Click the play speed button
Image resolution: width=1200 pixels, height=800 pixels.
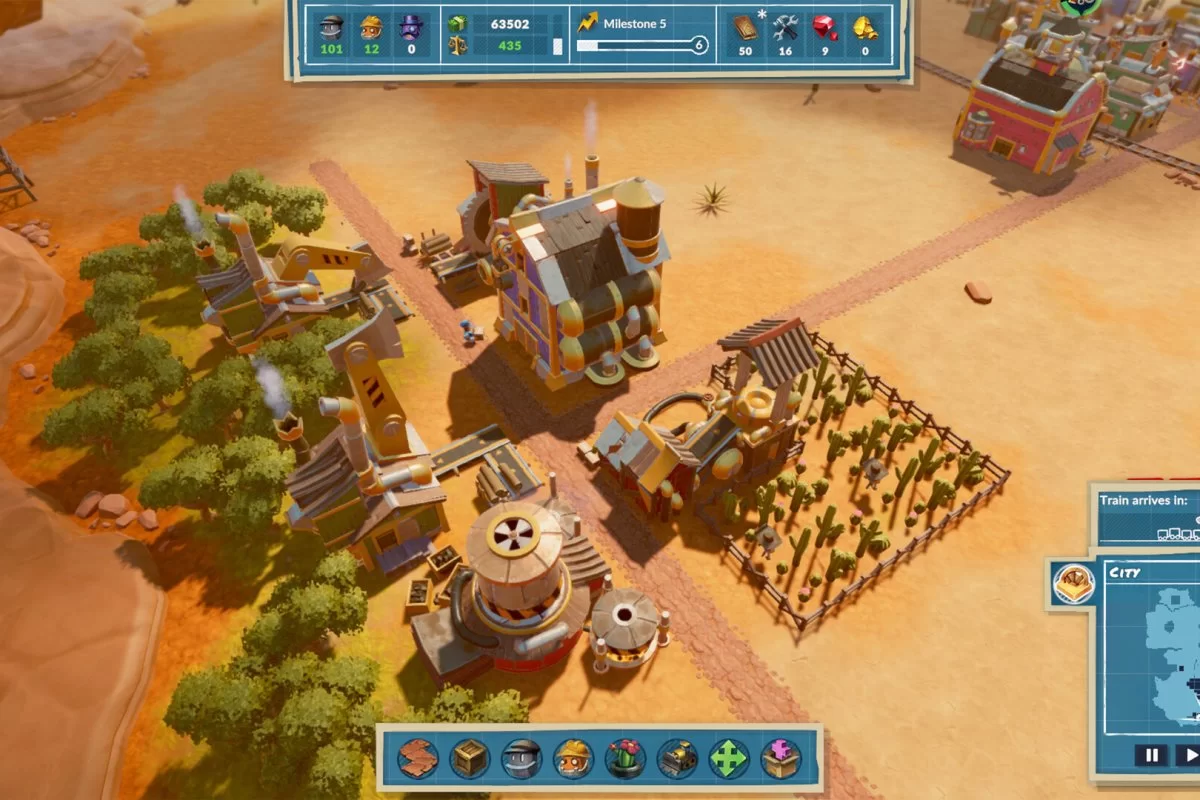[x=1190, y=755]
